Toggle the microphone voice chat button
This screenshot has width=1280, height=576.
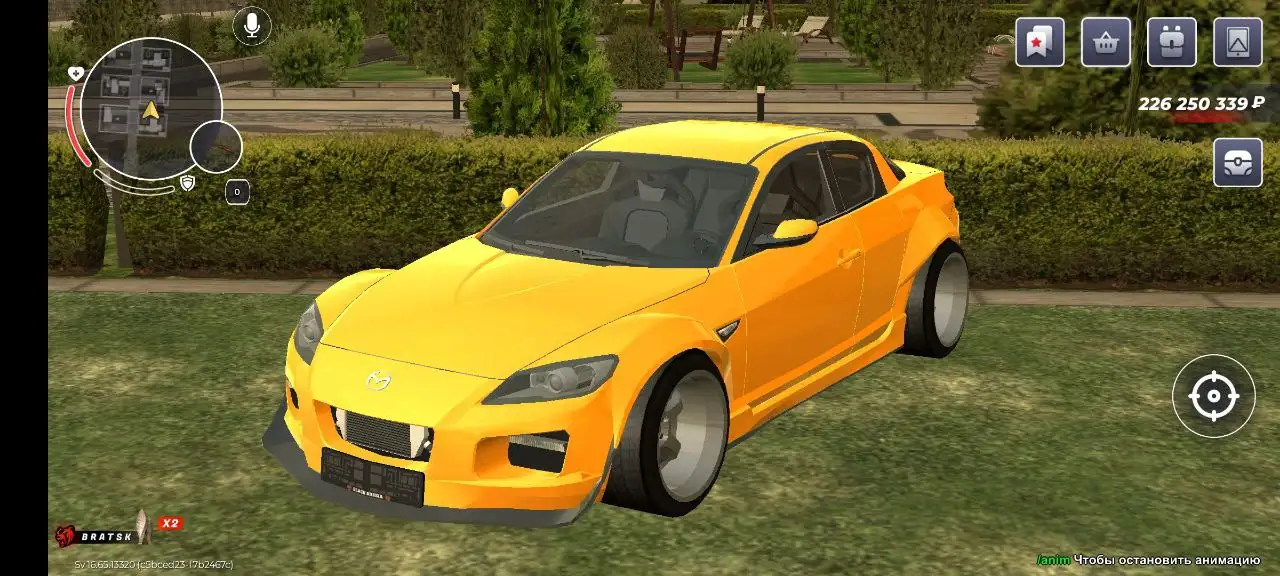pyautogui.click(x=252, y=25)
